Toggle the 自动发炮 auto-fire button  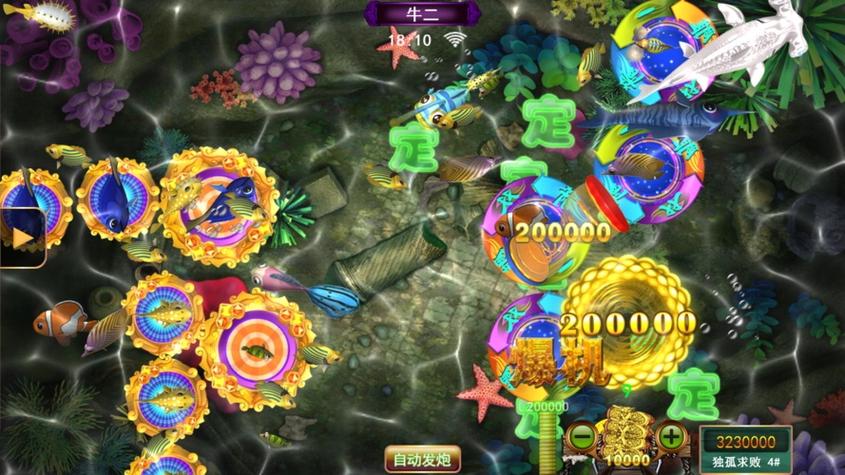click(x=423, y=461)
